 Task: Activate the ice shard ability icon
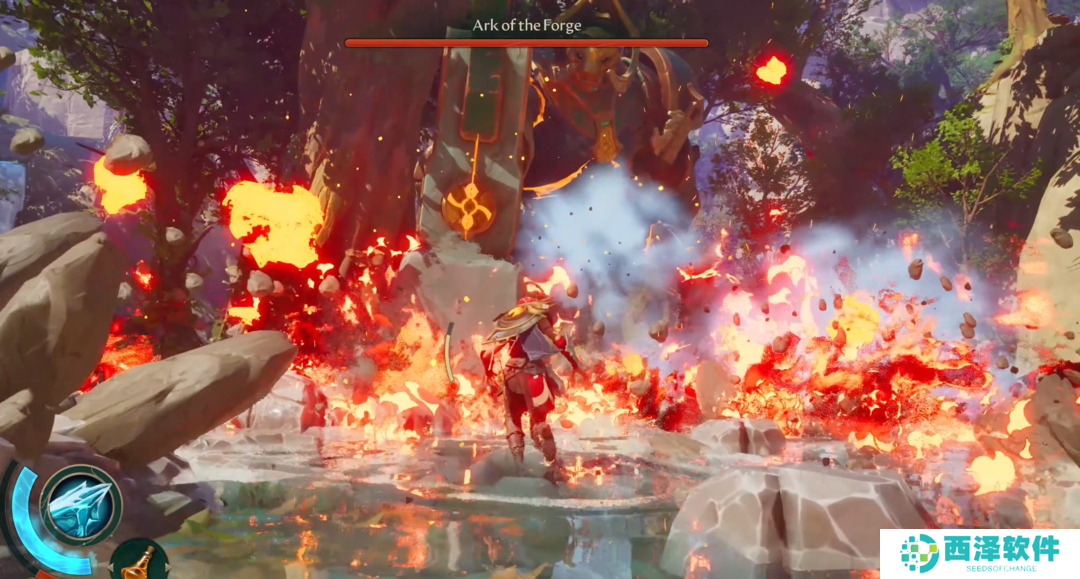(81, 505)
